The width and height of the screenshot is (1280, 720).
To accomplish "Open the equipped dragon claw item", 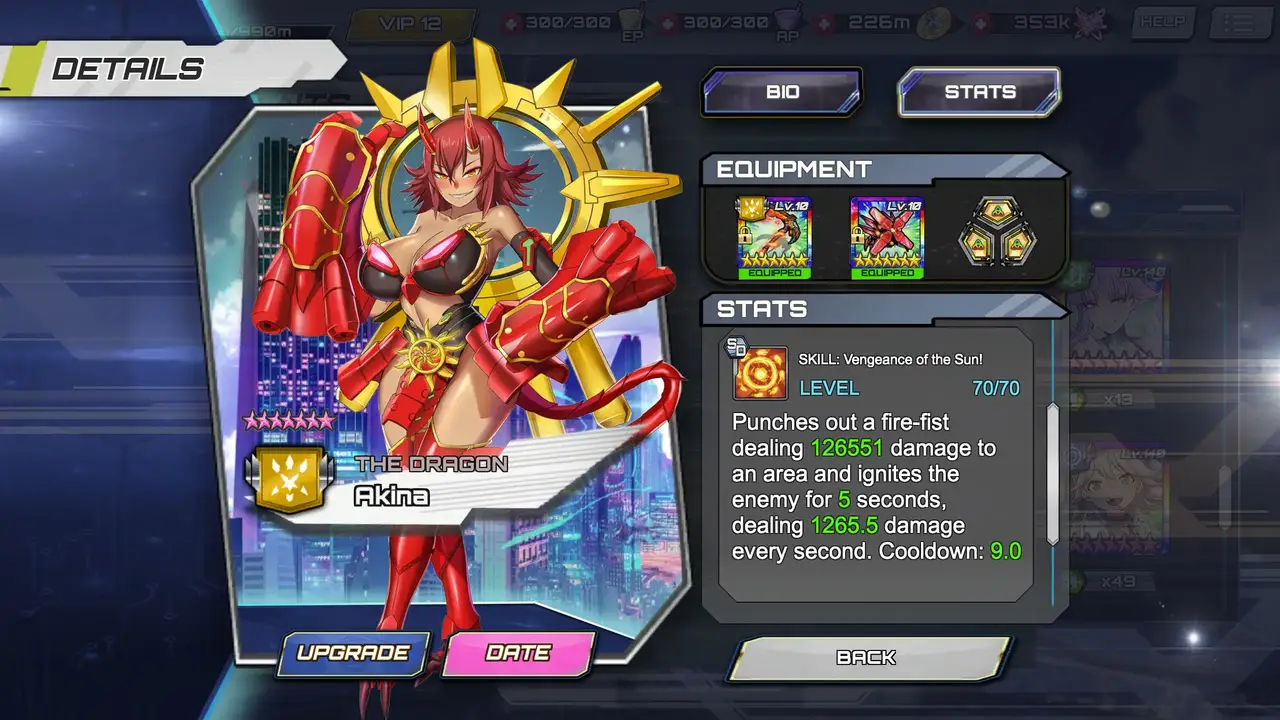I will (x=774, y=237).
